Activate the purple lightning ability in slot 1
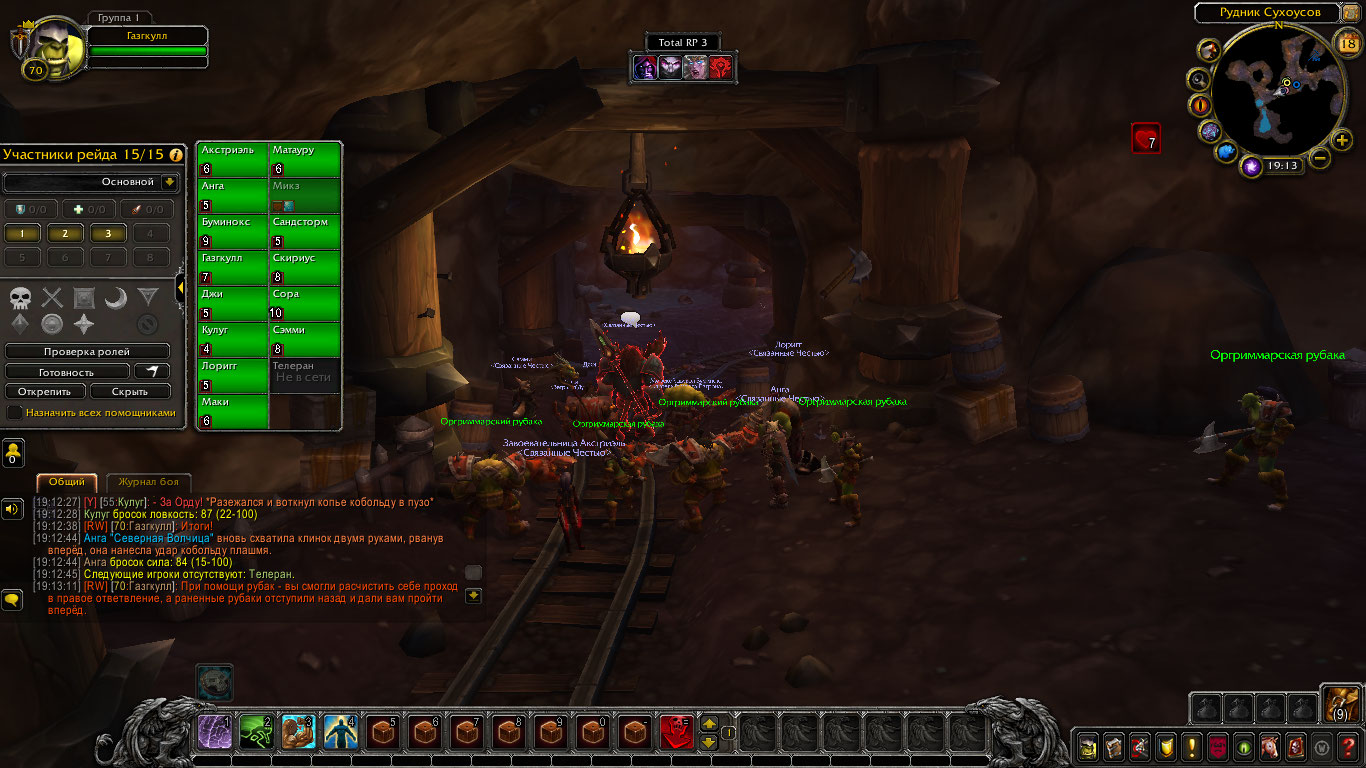This screenshot has height=768, width=1366. click(x=215, y=732)
